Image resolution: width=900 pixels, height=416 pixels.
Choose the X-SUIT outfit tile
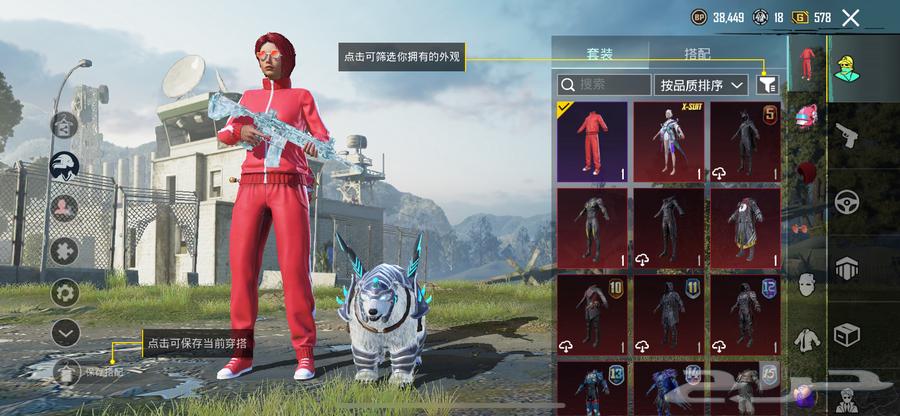click(669, 141)
